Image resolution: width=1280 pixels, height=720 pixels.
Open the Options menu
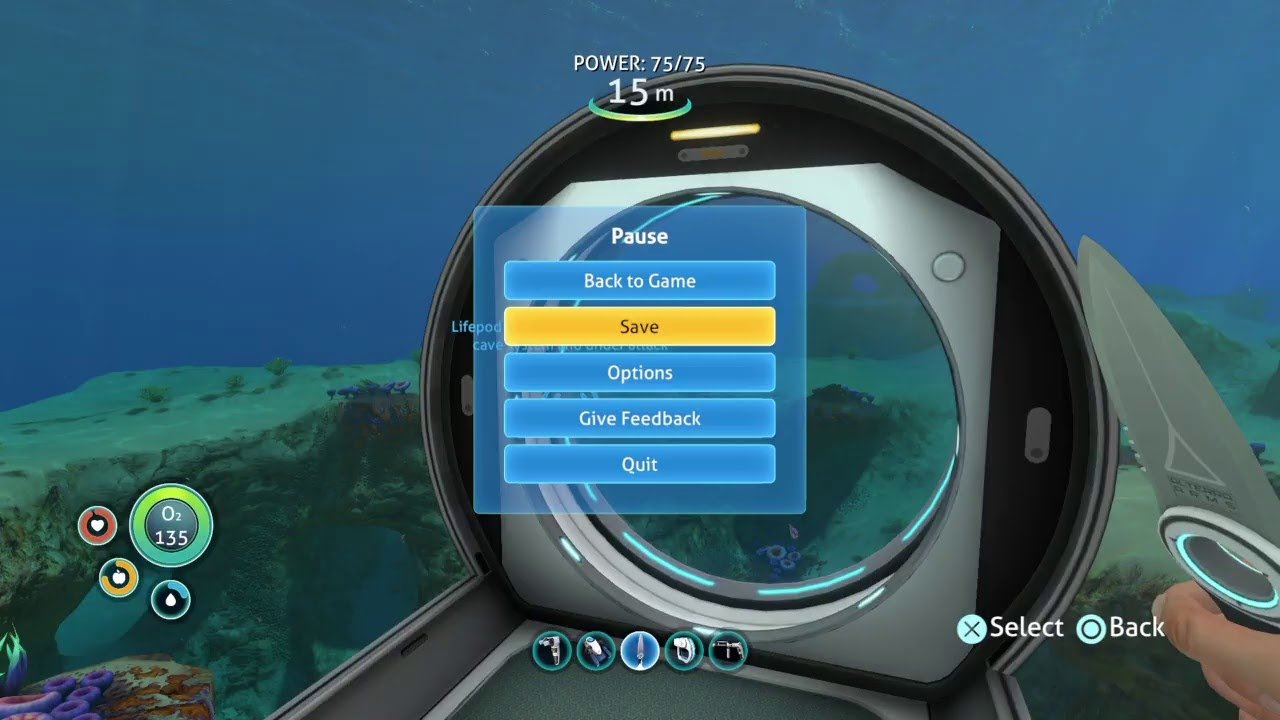point(639,373)
